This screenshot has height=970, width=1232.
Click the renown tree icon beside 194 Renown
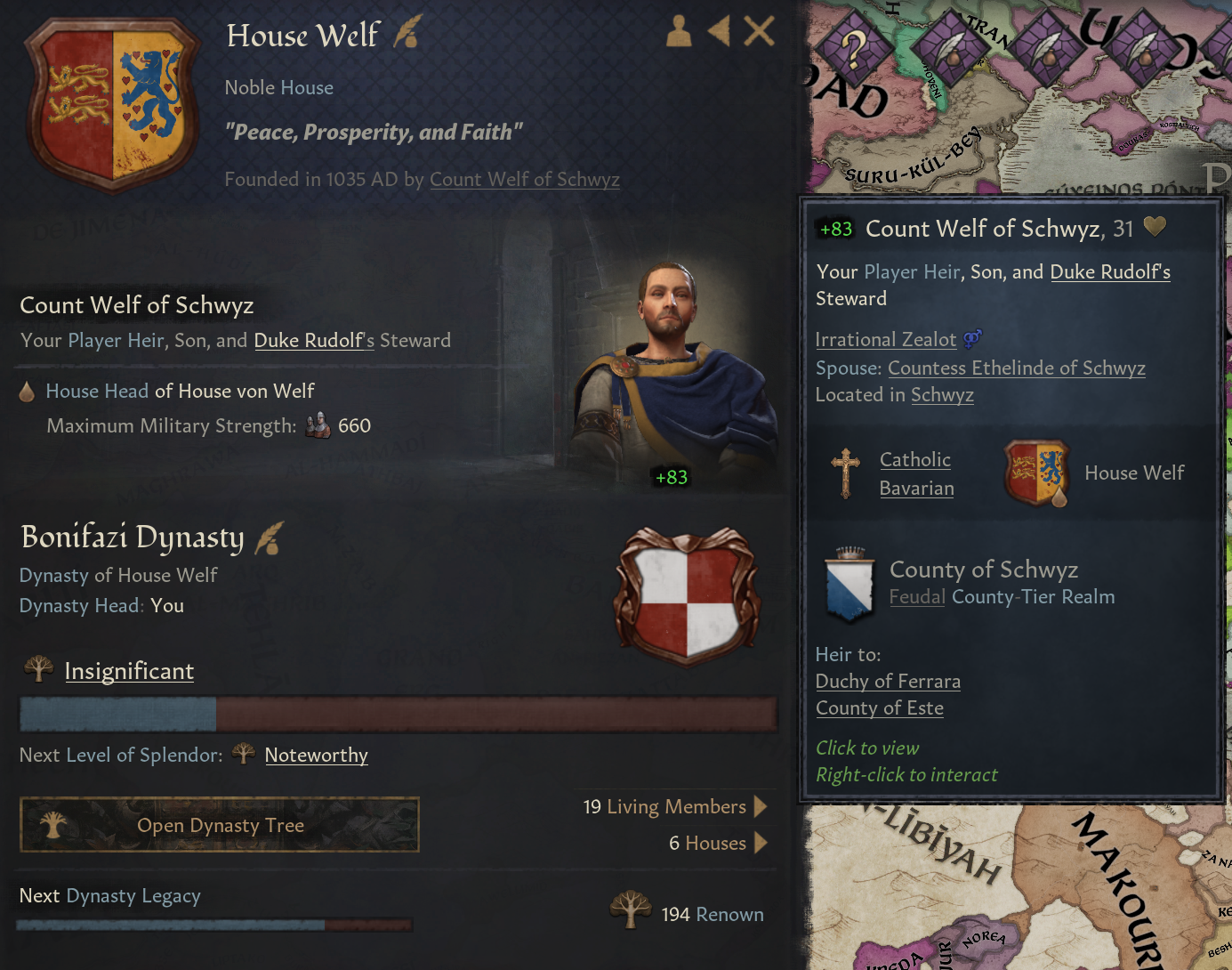coord(631,909)
